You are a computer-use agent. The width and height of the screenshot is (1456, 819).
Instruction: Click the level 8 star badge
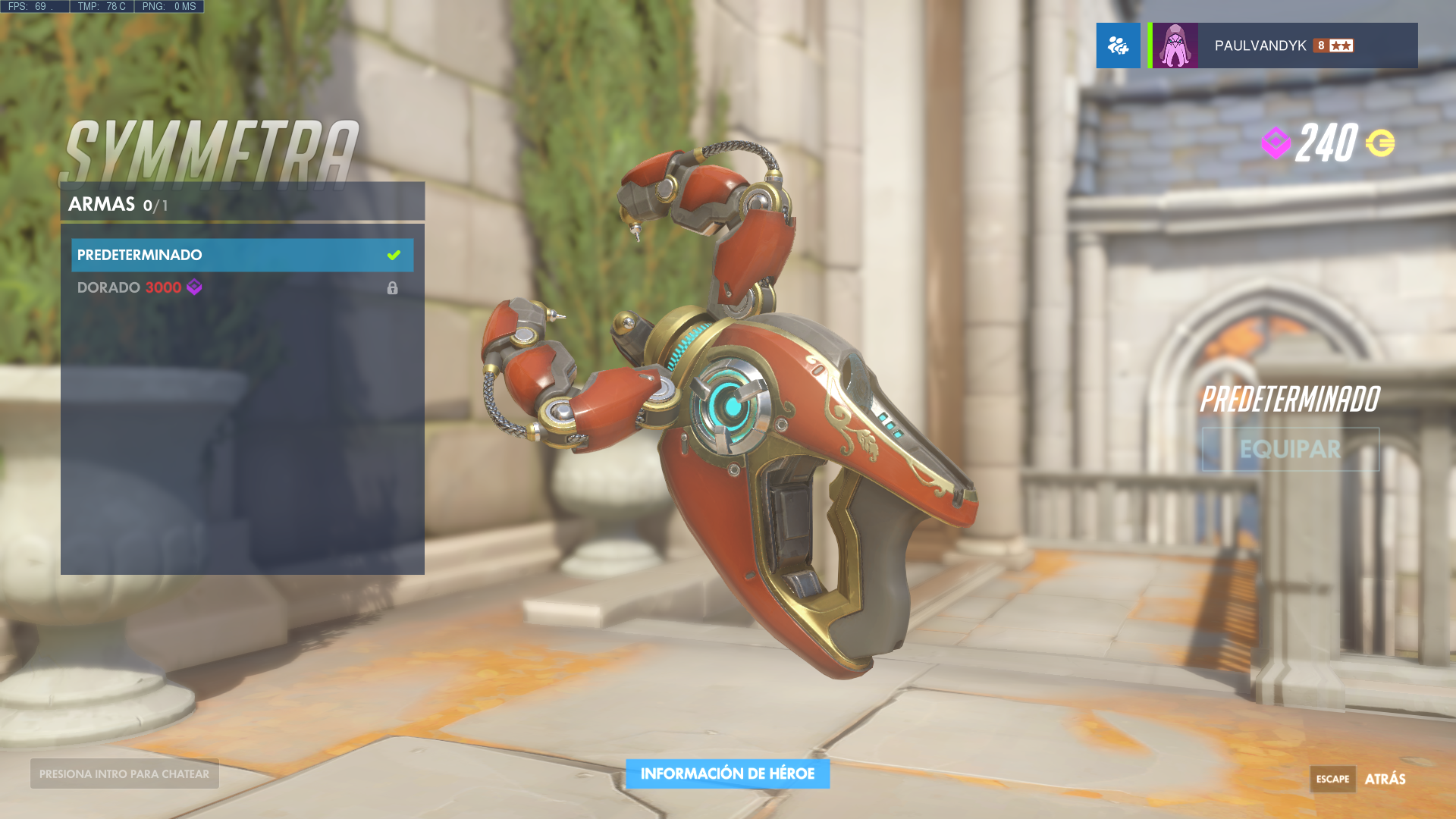pyautogui.click(x=1335, y=45)
